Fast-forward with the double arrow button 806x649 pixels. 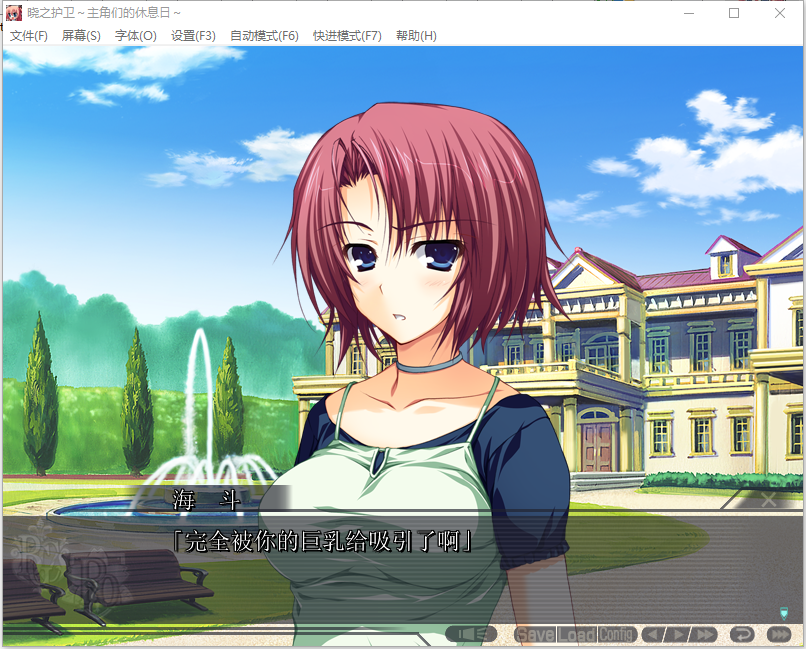point(704,635)
